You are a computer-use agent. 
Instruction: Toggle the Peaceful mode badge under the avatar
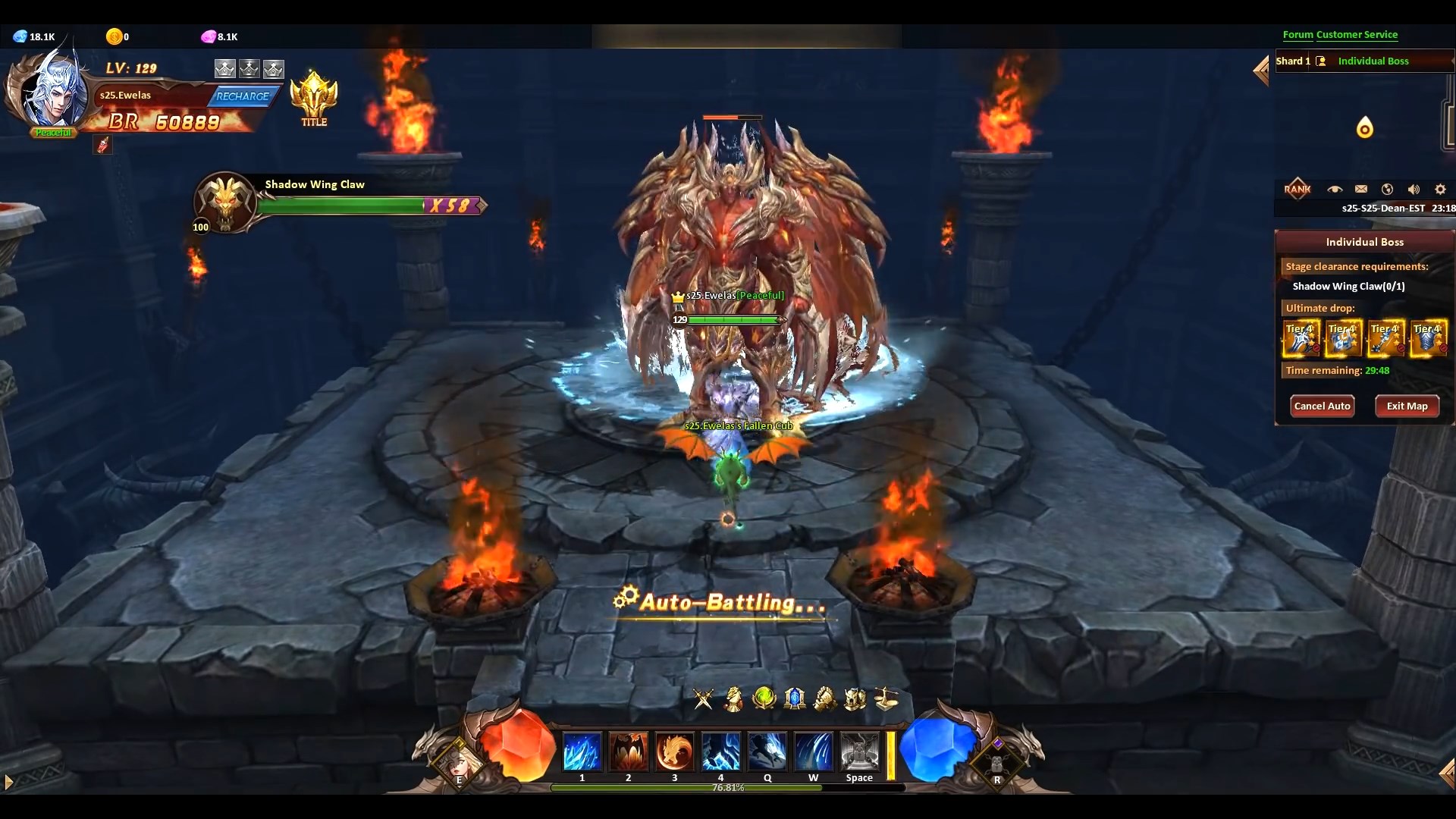(53, 132)
